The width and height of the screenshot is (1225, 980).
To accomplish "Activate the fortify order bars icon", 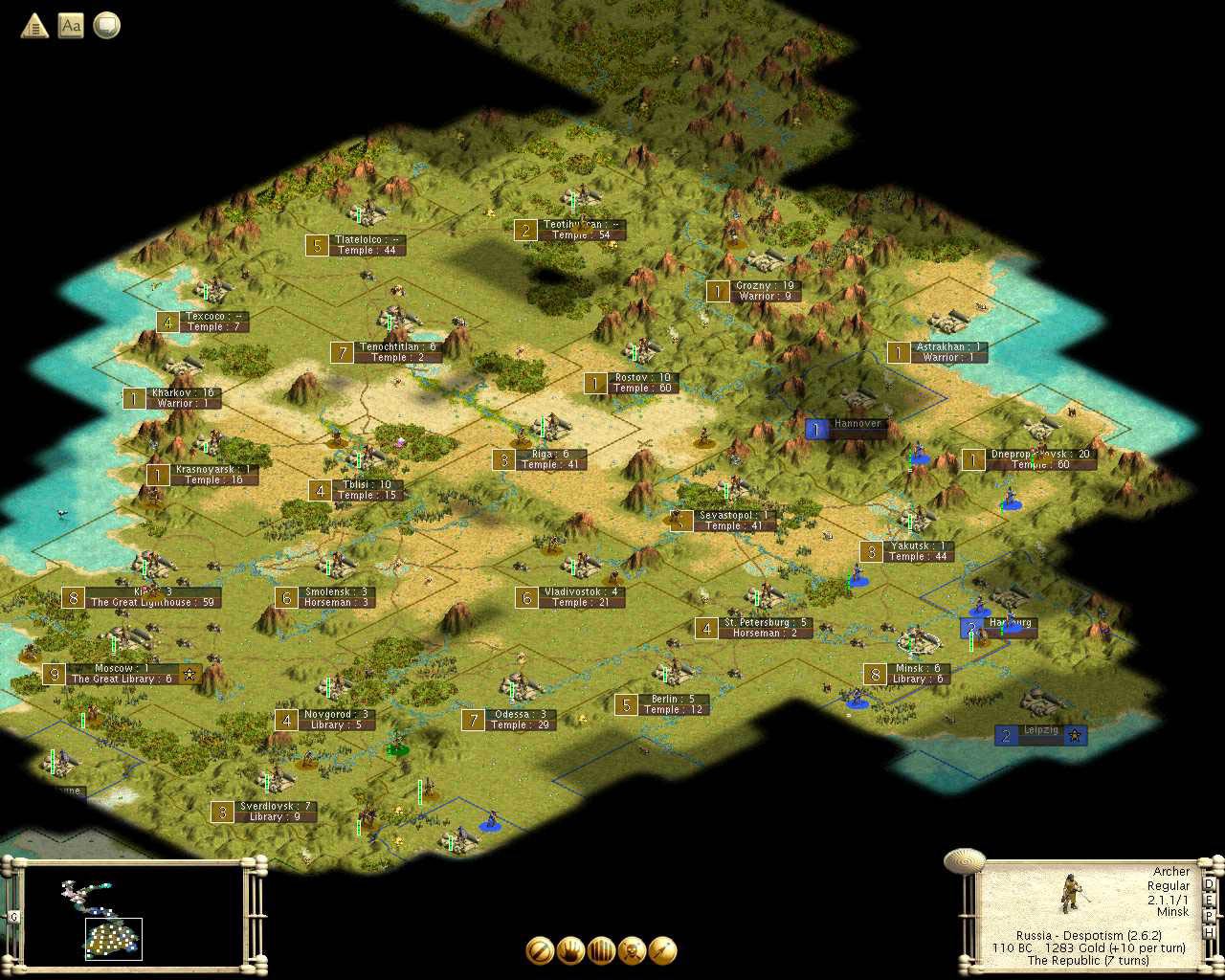I will 601,950.
